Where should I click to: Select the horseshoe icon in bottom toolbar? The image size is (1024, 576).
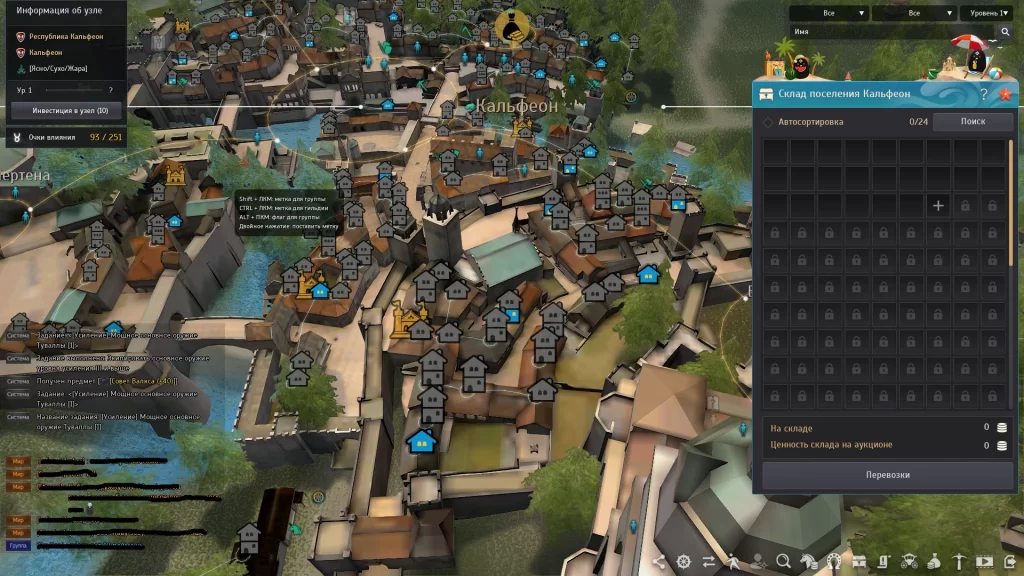834,561
